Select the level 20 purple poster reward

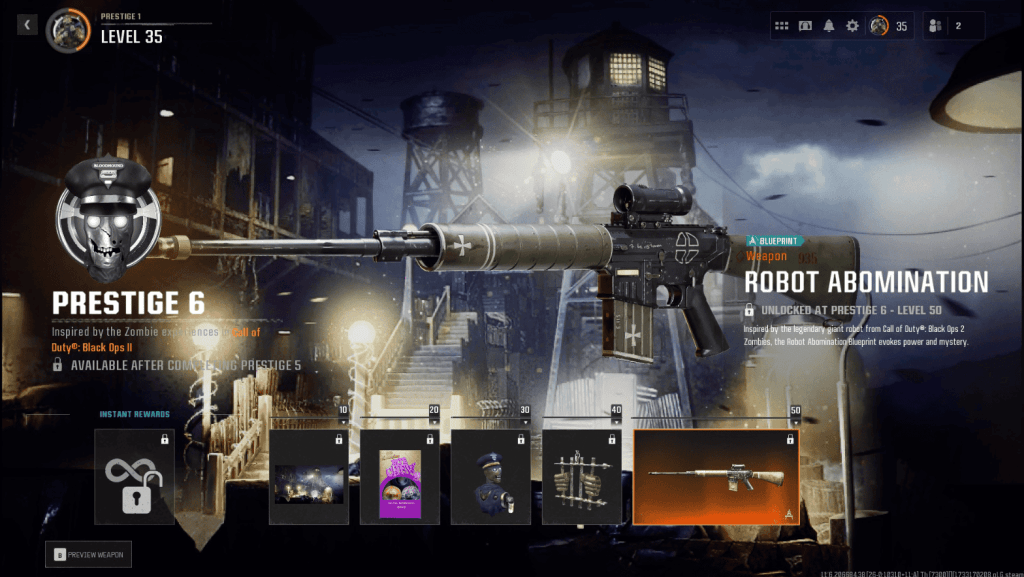(x=399, y=477)
